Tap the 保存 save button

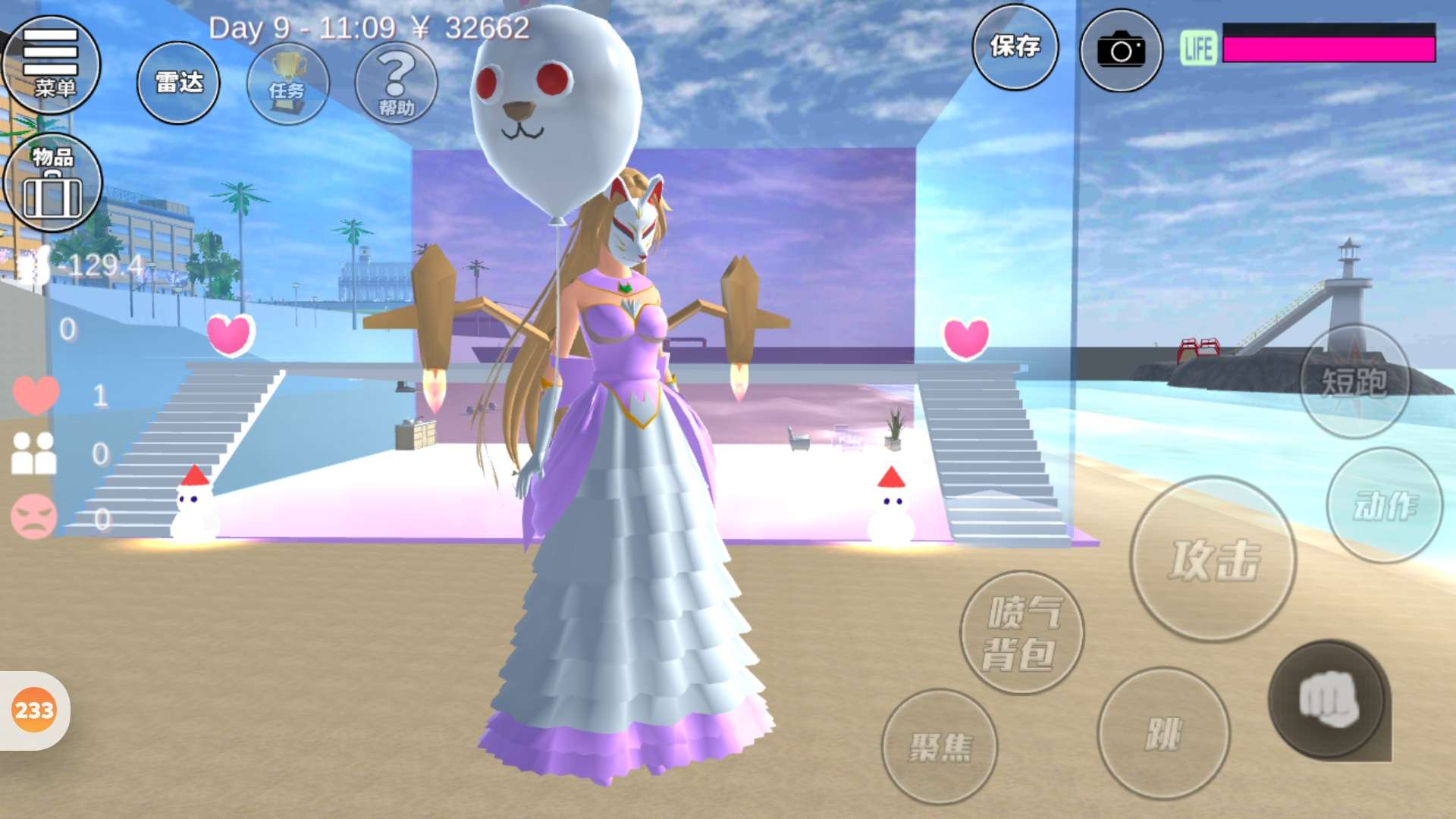(1015, 47)
